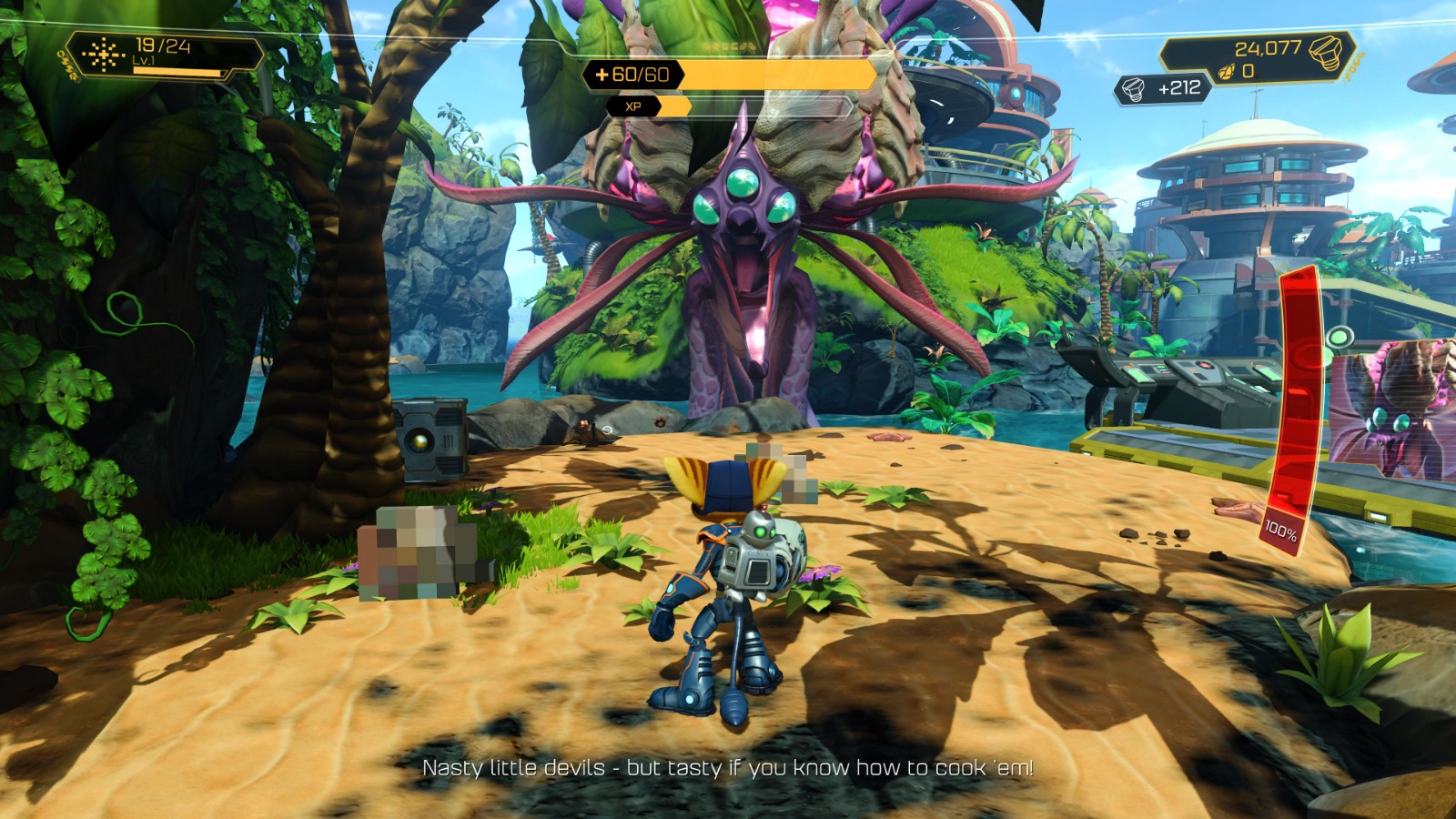Select the XP label tab below the health bar

point(635,106)
